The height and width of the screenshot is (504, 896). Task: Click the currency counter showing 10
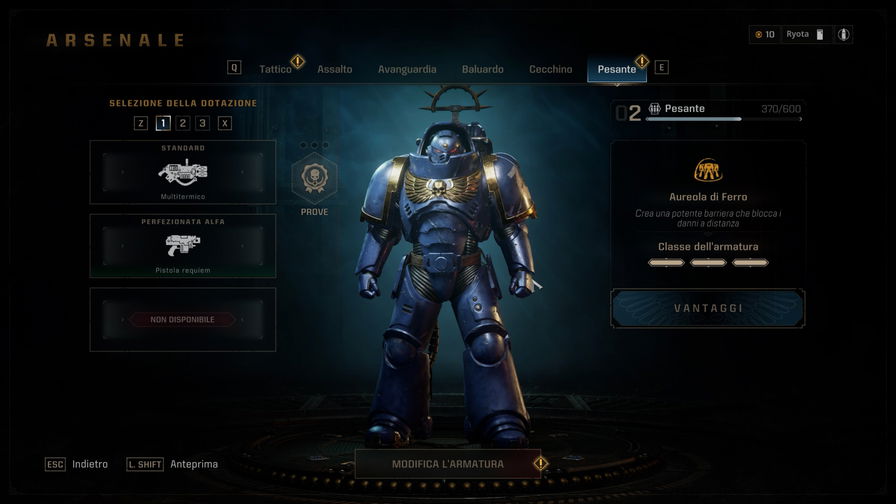tap(764, 34)
